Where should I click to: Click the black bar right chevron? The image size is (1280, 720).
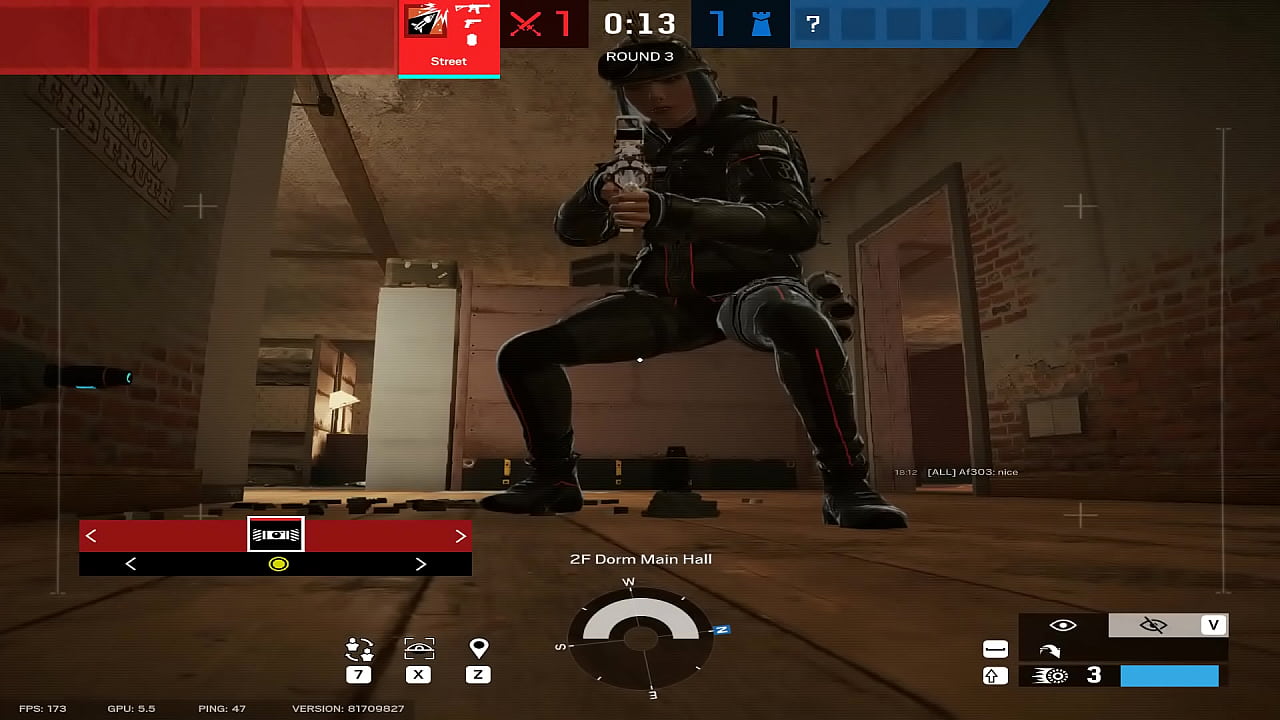(420, 563)
